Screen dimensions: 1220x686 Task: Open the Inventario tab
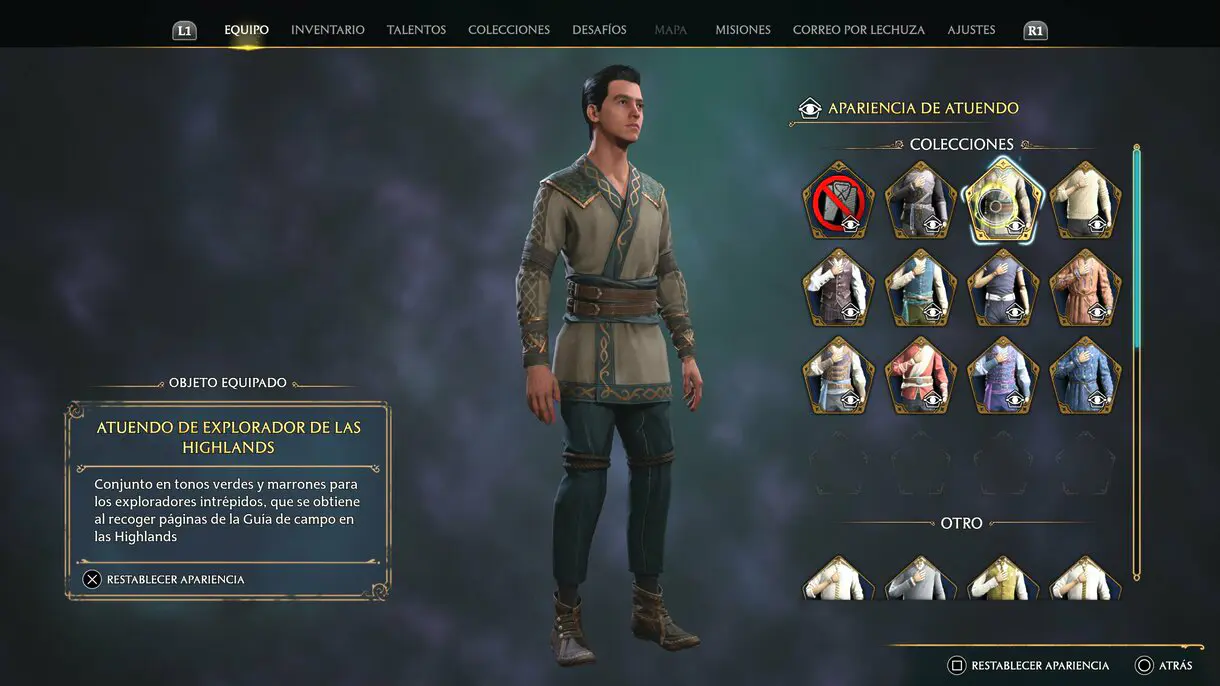(x=327, y=30)
